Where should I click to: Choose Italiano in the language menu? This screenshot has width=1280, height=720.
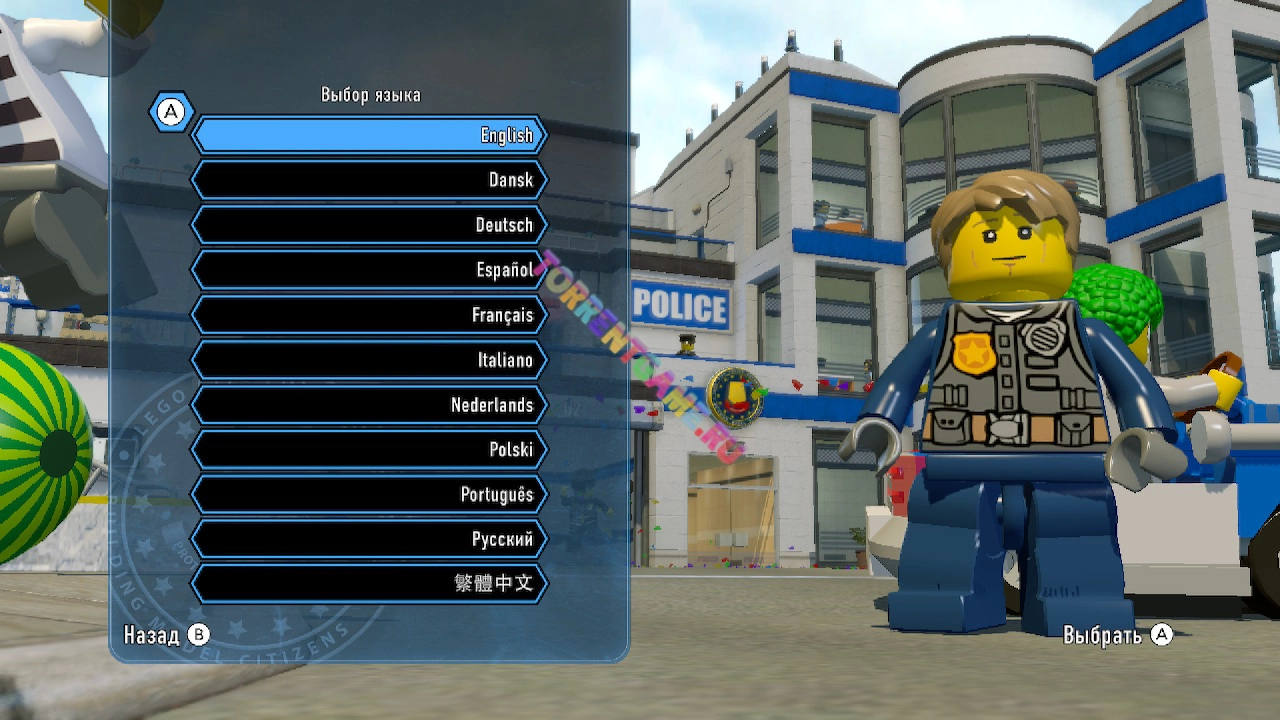pos(369,360)
